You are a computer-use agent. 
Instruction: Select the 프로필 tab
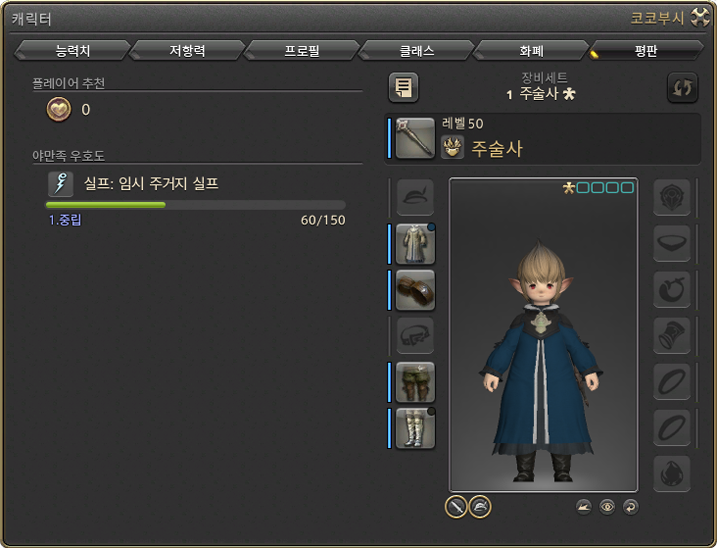(301, 50)
